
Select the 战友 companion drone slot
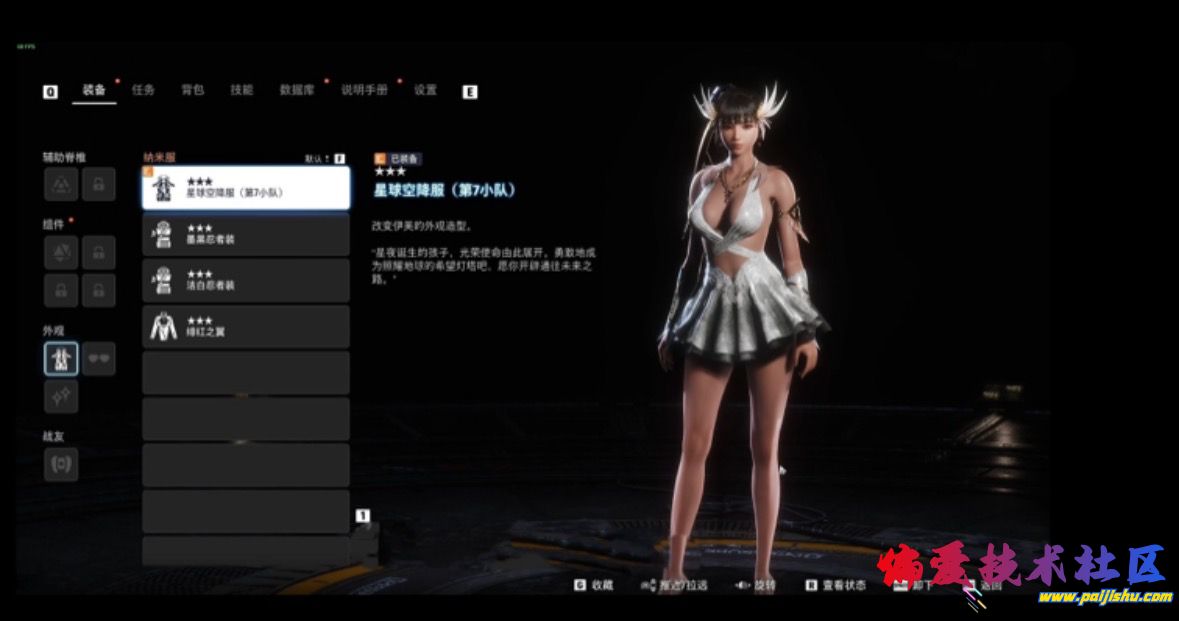61,464
